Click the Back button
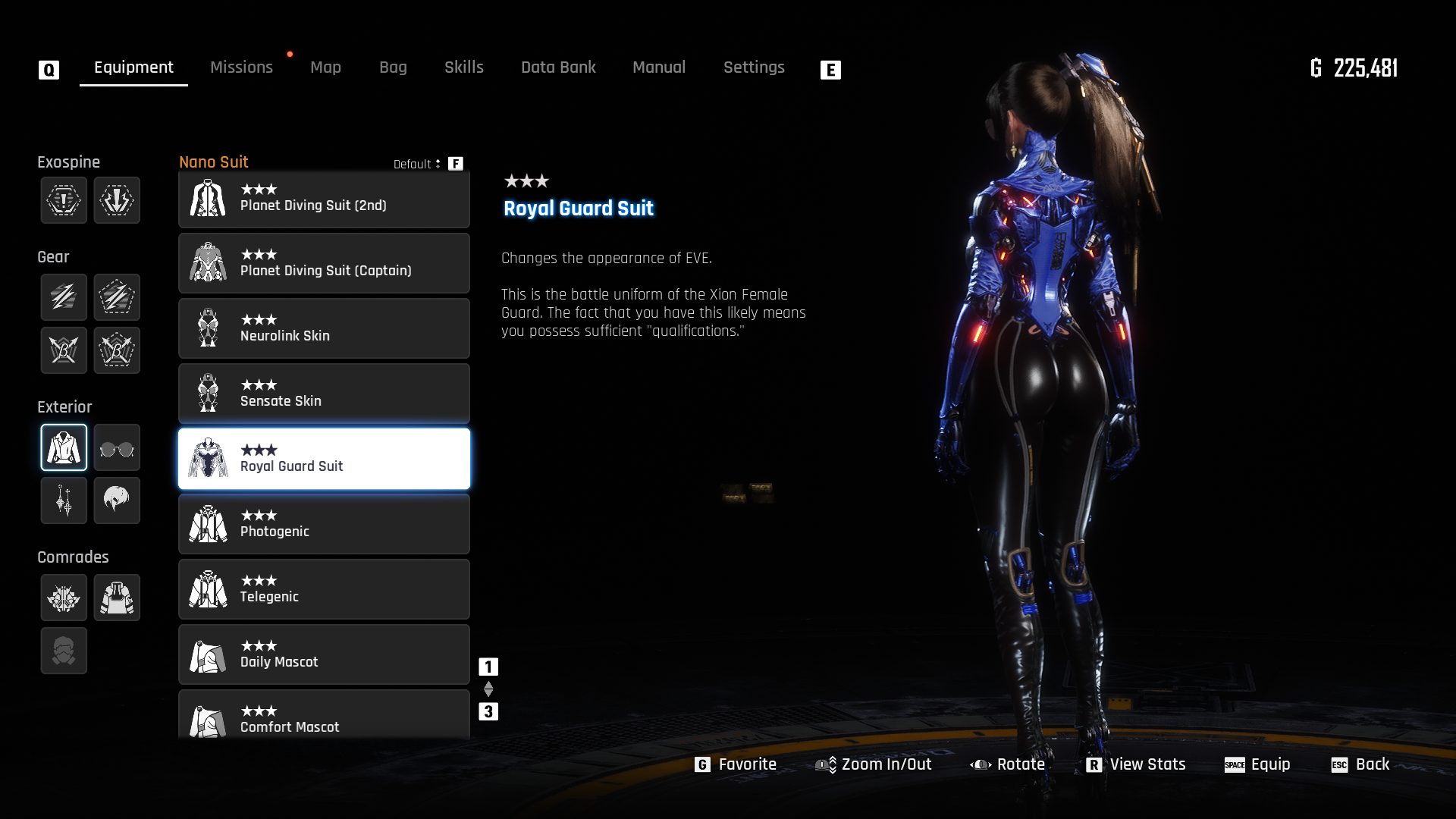This screenshot has width=1456, height=819. (1360, 764)
